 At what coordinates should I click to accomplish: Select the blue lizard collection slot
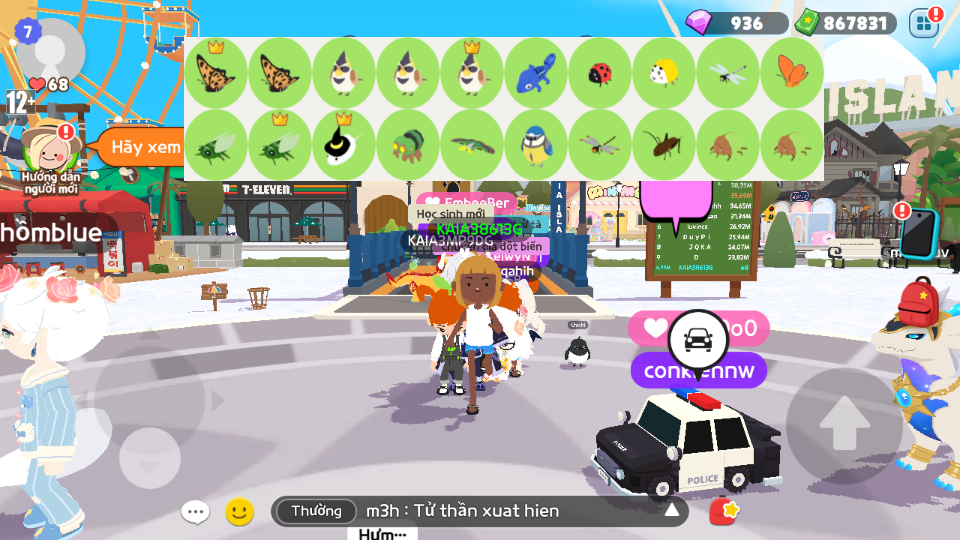coord(536,73)
